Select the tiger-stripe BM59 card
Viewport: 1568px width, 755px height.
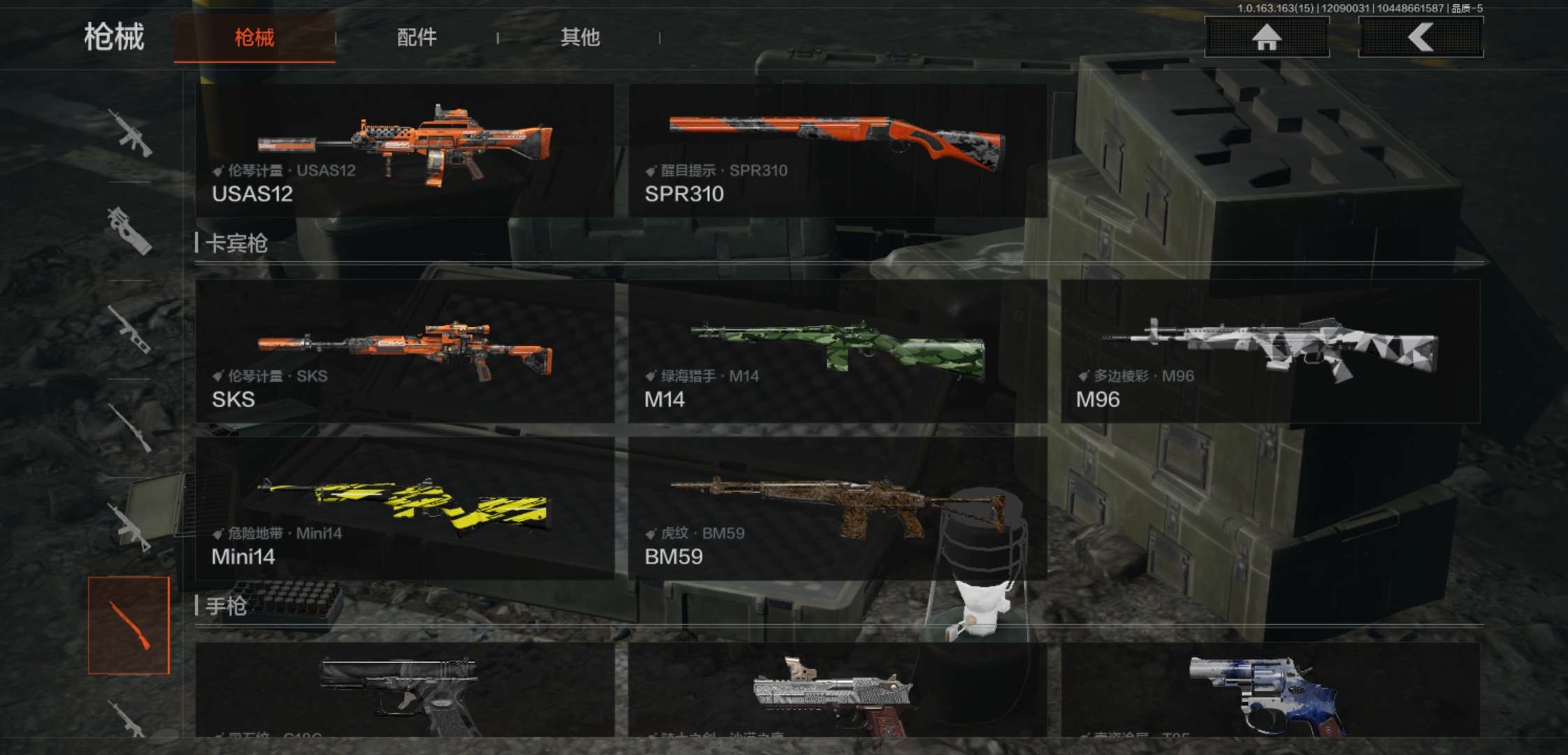pos(837,508)
